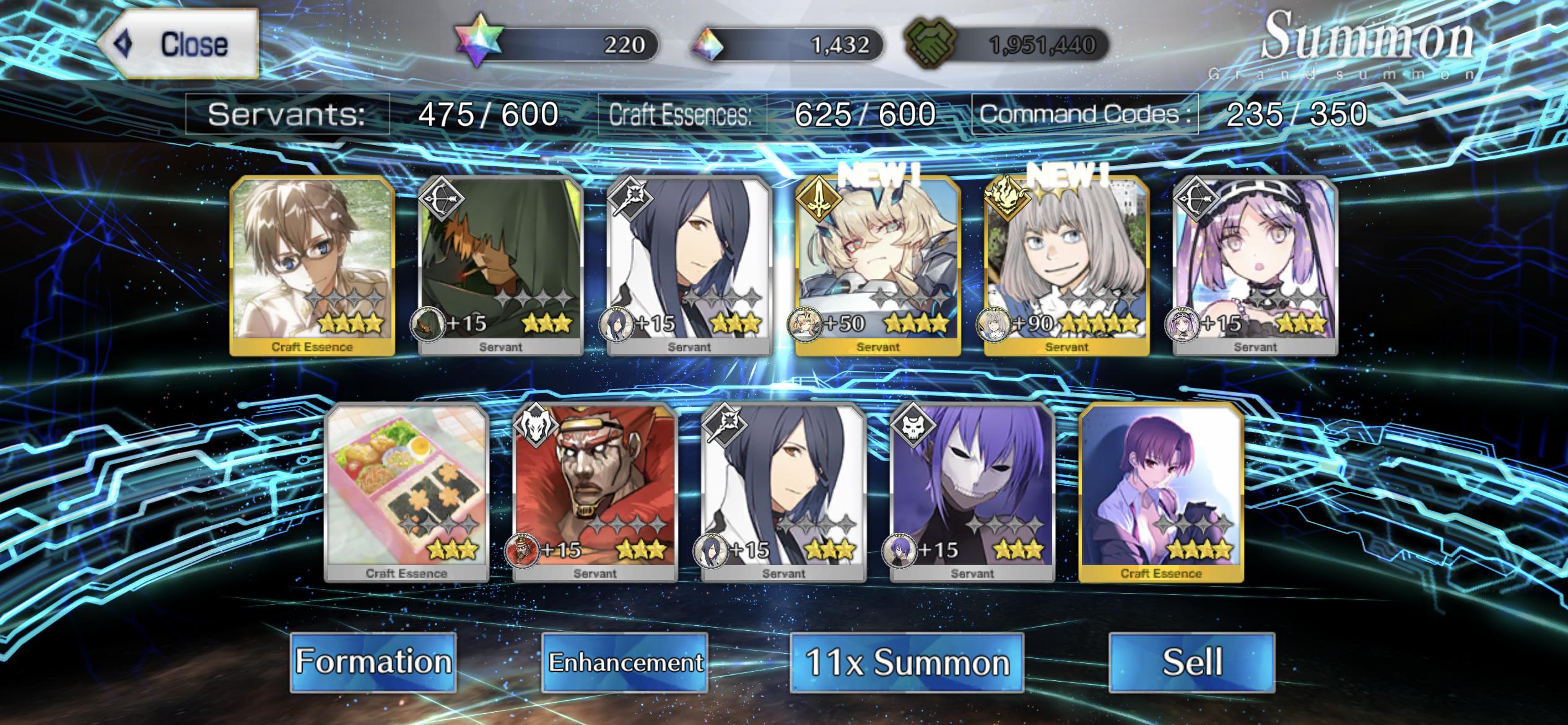The height and width of the screenshot is (725, 1568).
Task: Inspect the skull-masked Assassin servant card
Action: point(972,493)
